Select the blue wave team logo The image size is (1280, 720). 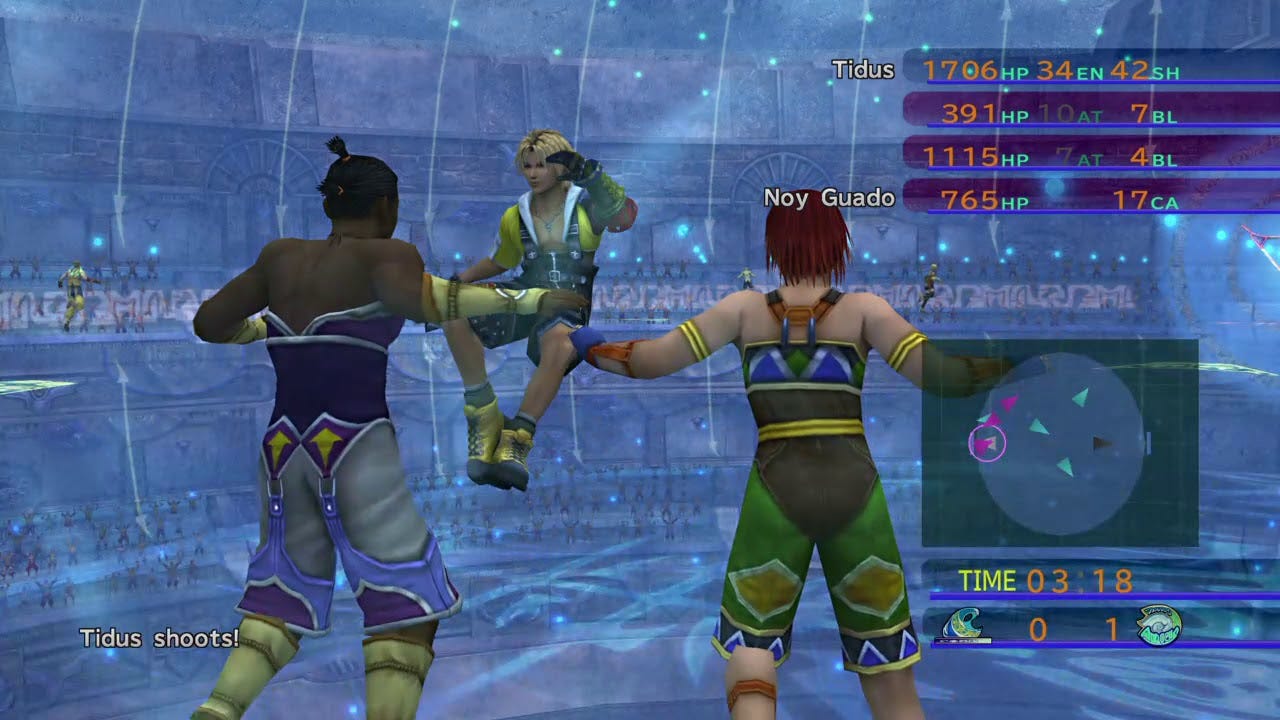[x=966, y=627]
